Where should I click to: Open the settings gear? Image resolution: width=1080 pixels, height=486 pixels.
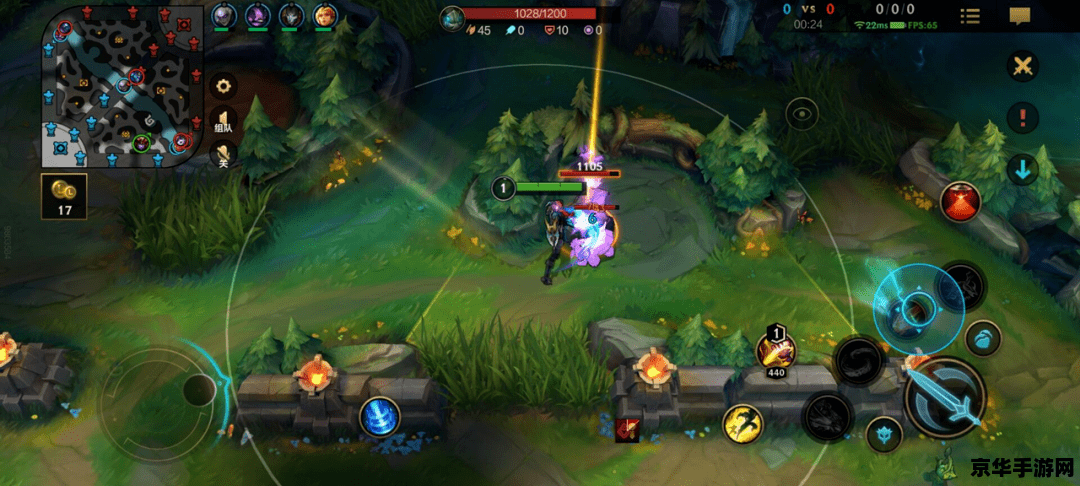[x=223, y=86]
